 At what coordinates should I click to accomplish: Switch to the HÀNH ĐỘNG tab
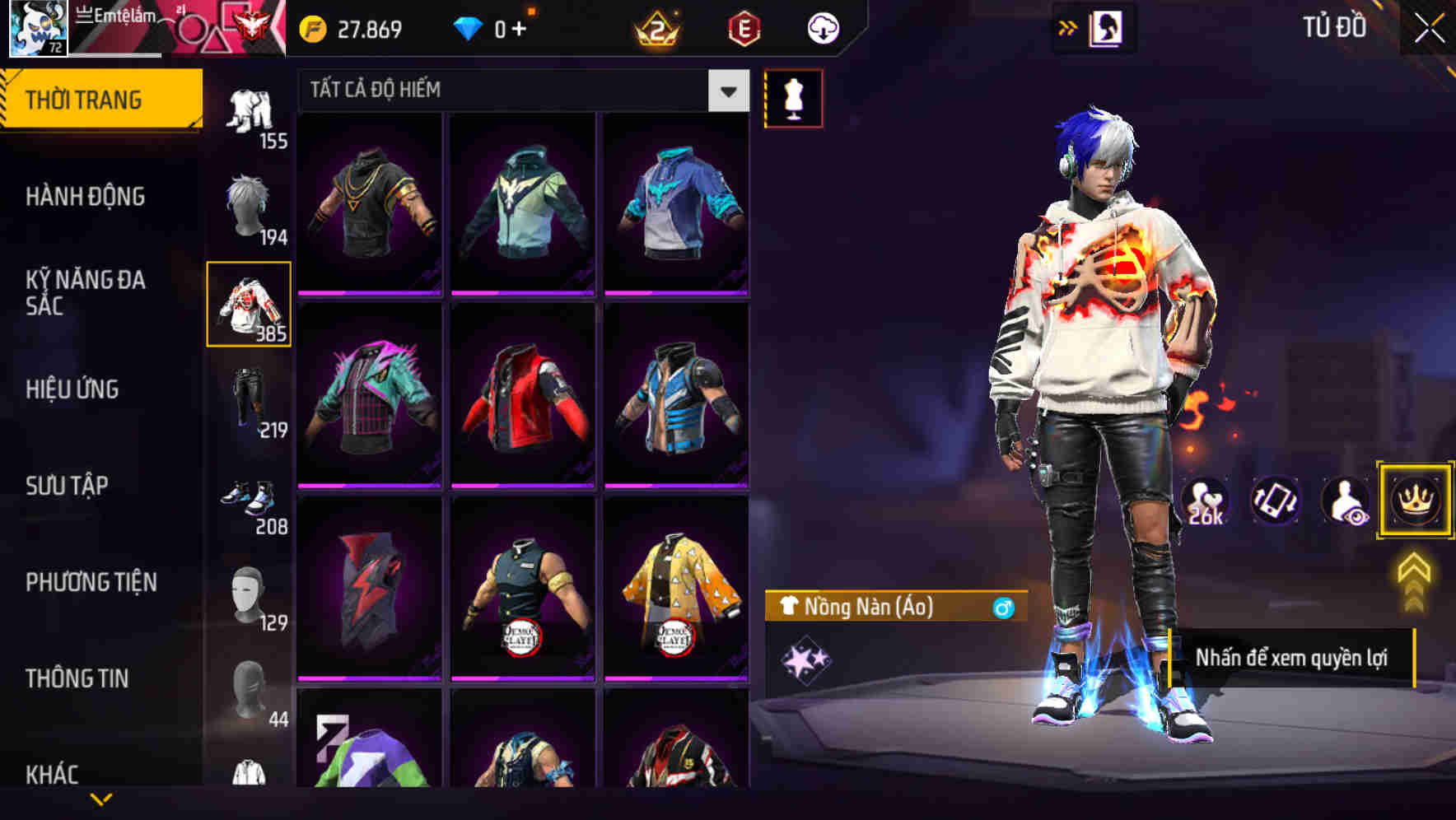coord(86,197)
